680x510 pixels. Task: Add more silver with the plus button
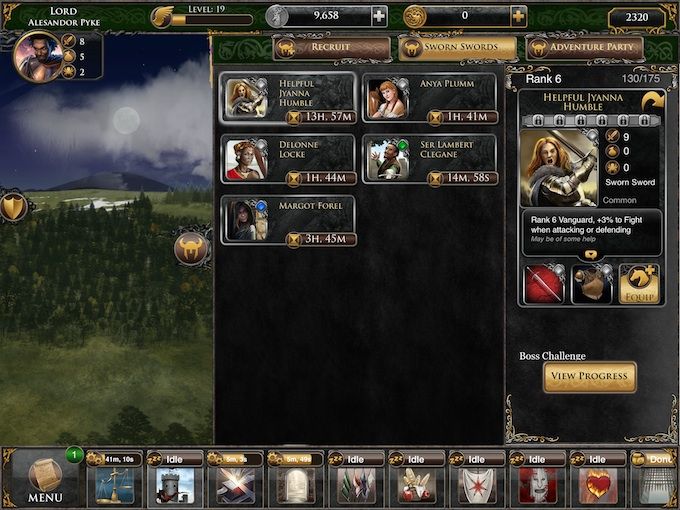click(x=379, y=16)
